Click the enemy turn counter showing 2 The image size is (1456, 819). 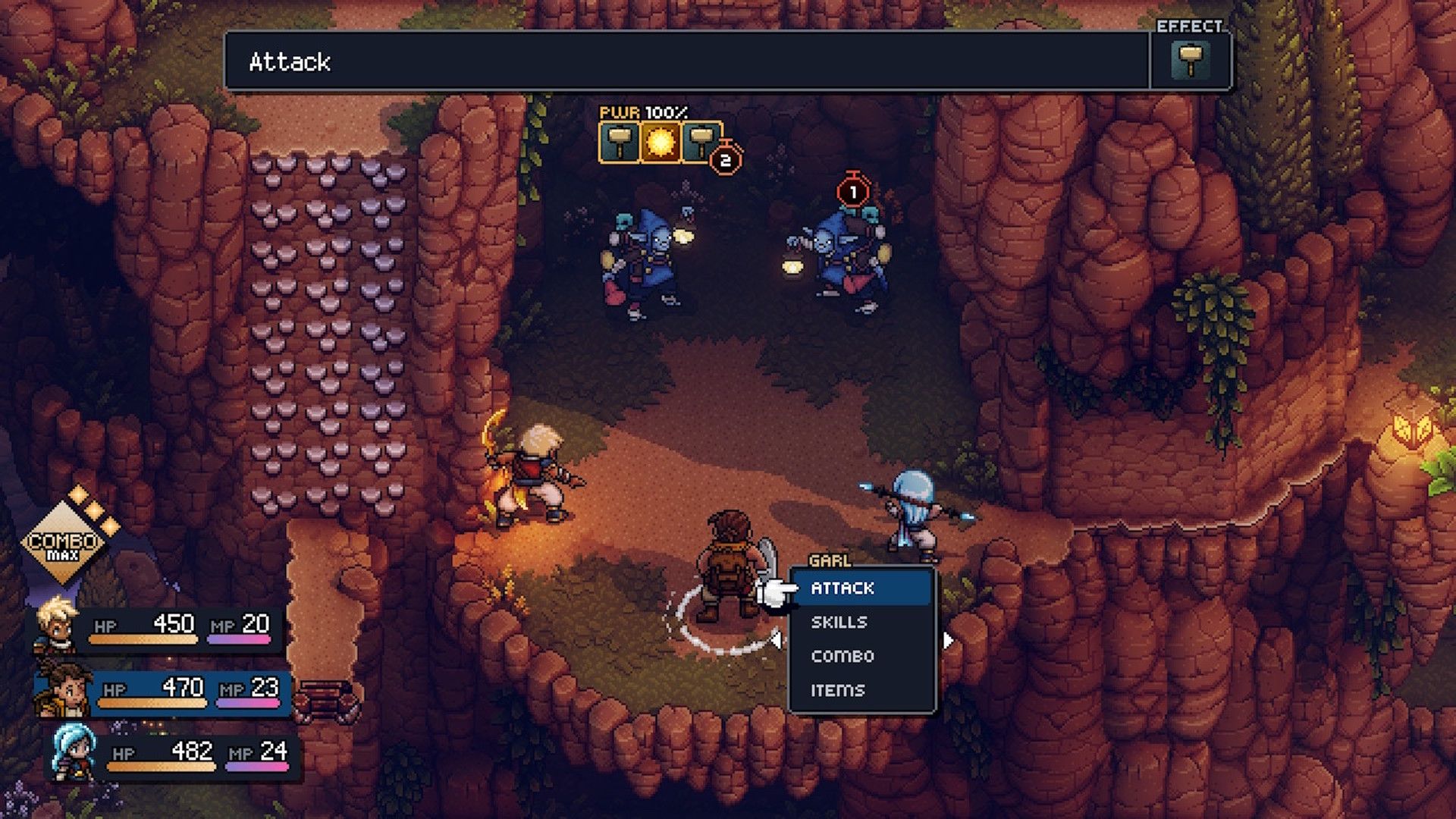(x=726, y=158)
